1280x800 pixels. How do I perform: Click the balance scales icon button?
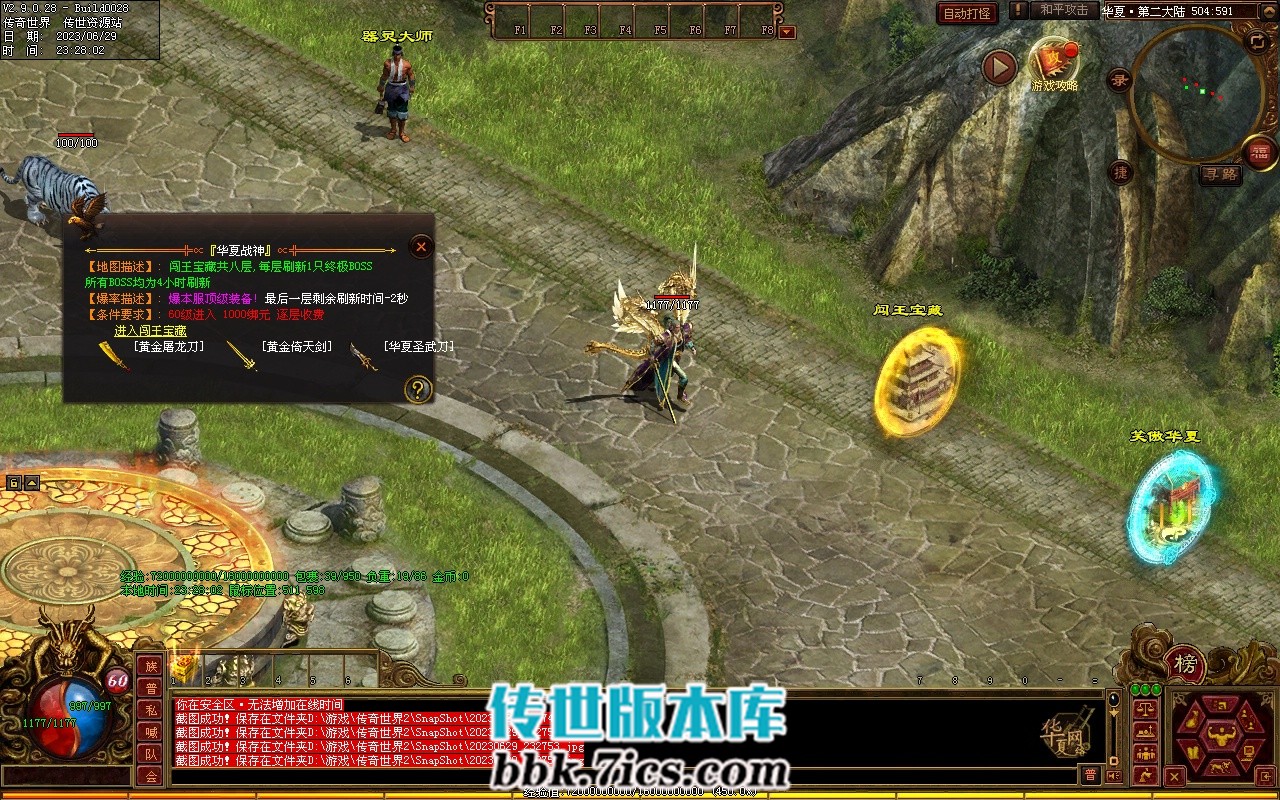click(x=1145, y=709)
